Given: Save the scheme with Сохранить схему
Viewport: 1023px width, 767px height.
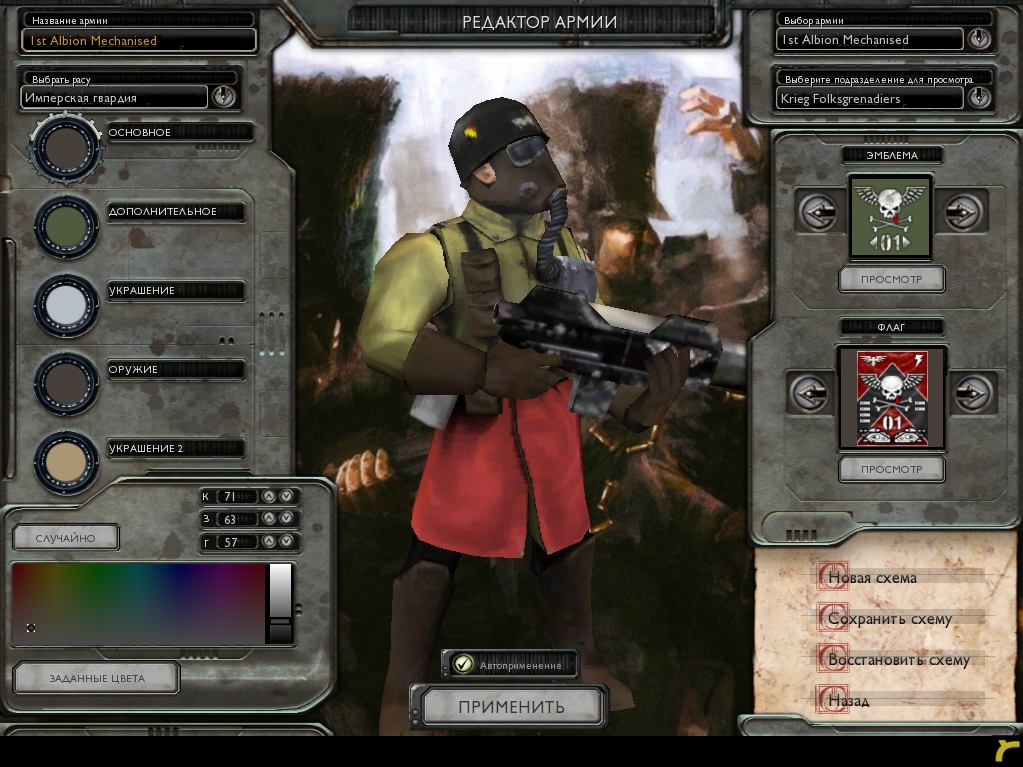Looking at the screenshot, I should coord(888,619).
